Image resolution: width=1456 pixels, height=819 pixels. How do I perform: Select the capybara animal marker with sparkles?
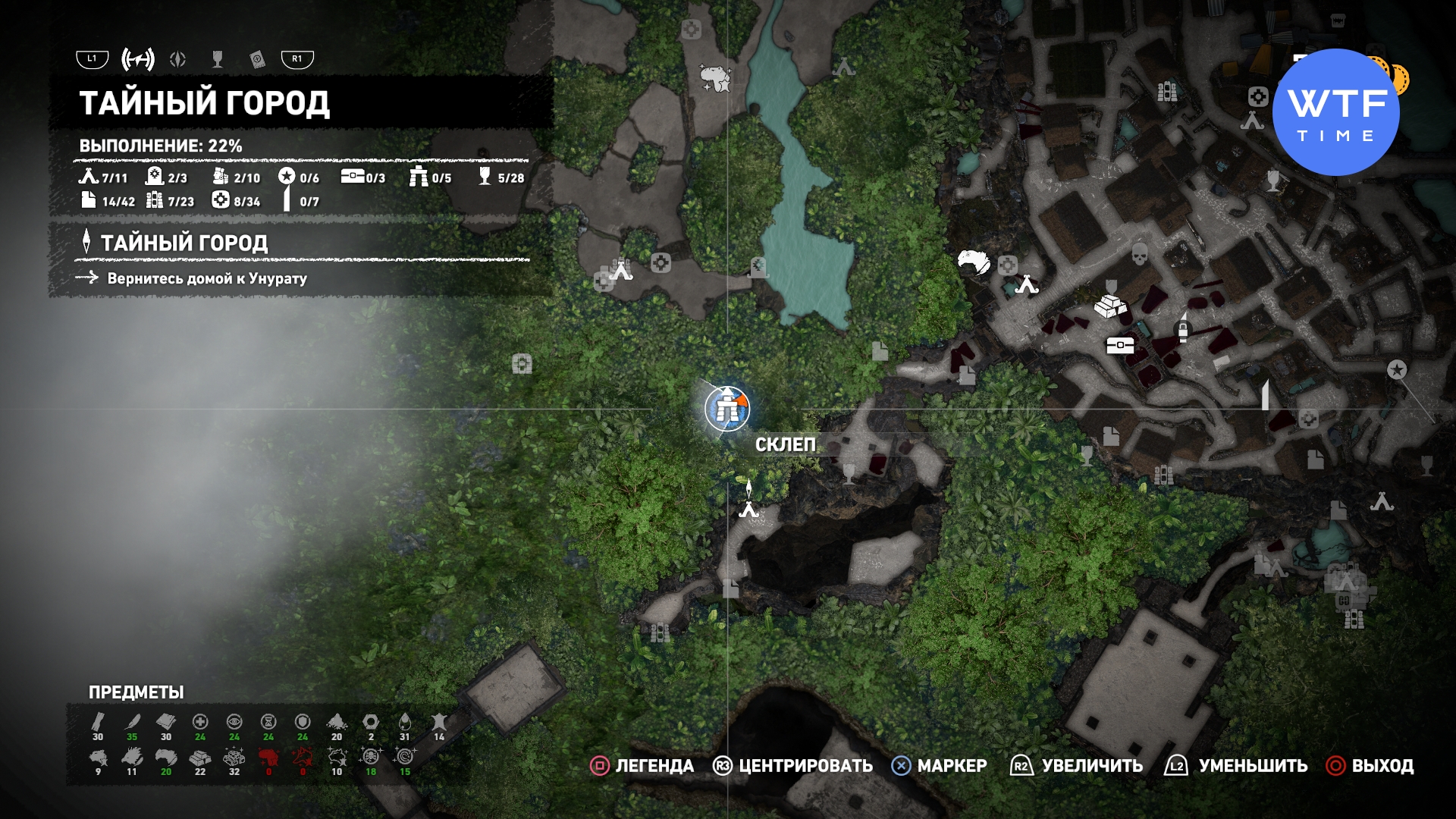point(714,77)
